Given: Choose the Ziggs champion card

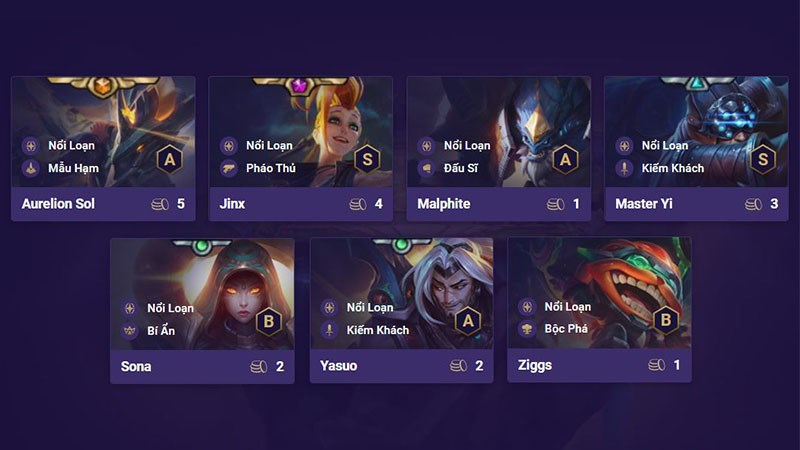Looking at the screenshot, I should (599, 309).
